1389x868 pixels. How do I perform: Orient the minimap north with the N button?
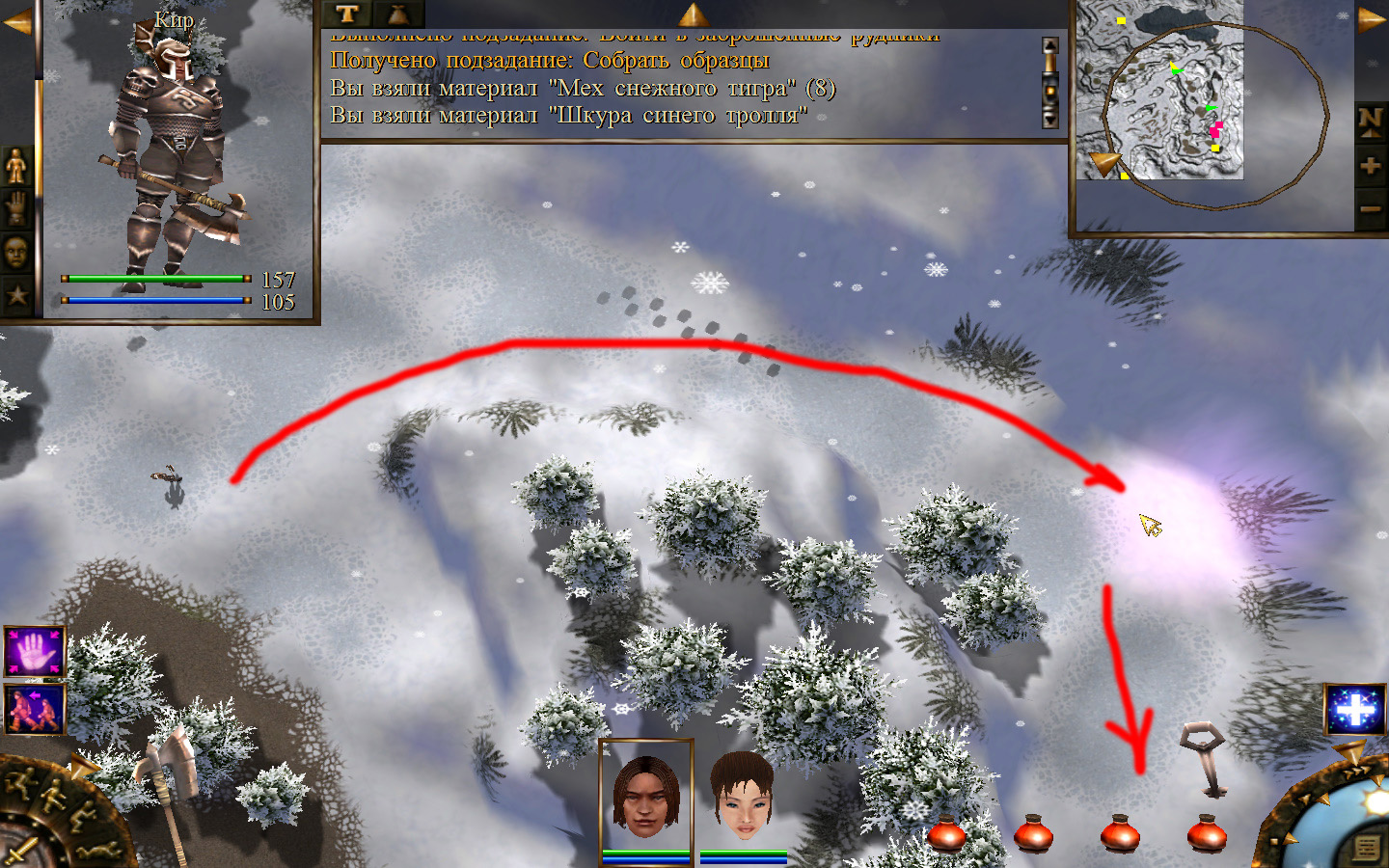pyautogui.click(x=1370, y=121)
